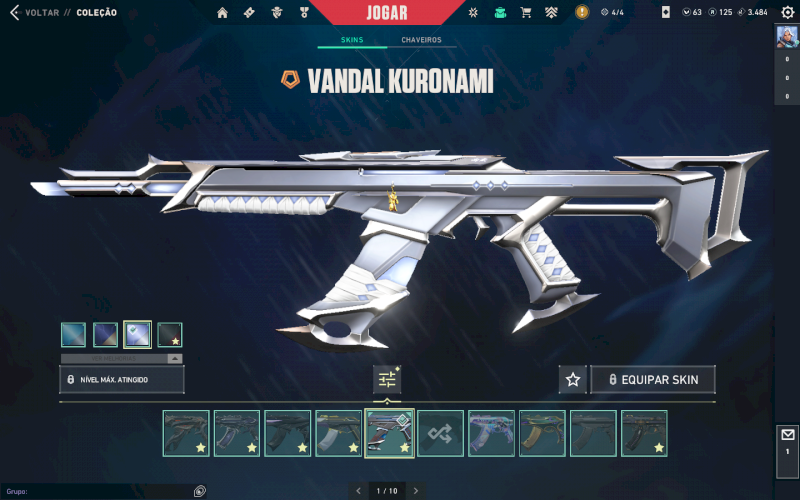Choose the starred dark variant swatch
Screen dimensions: 800x500
coord(169,334)
